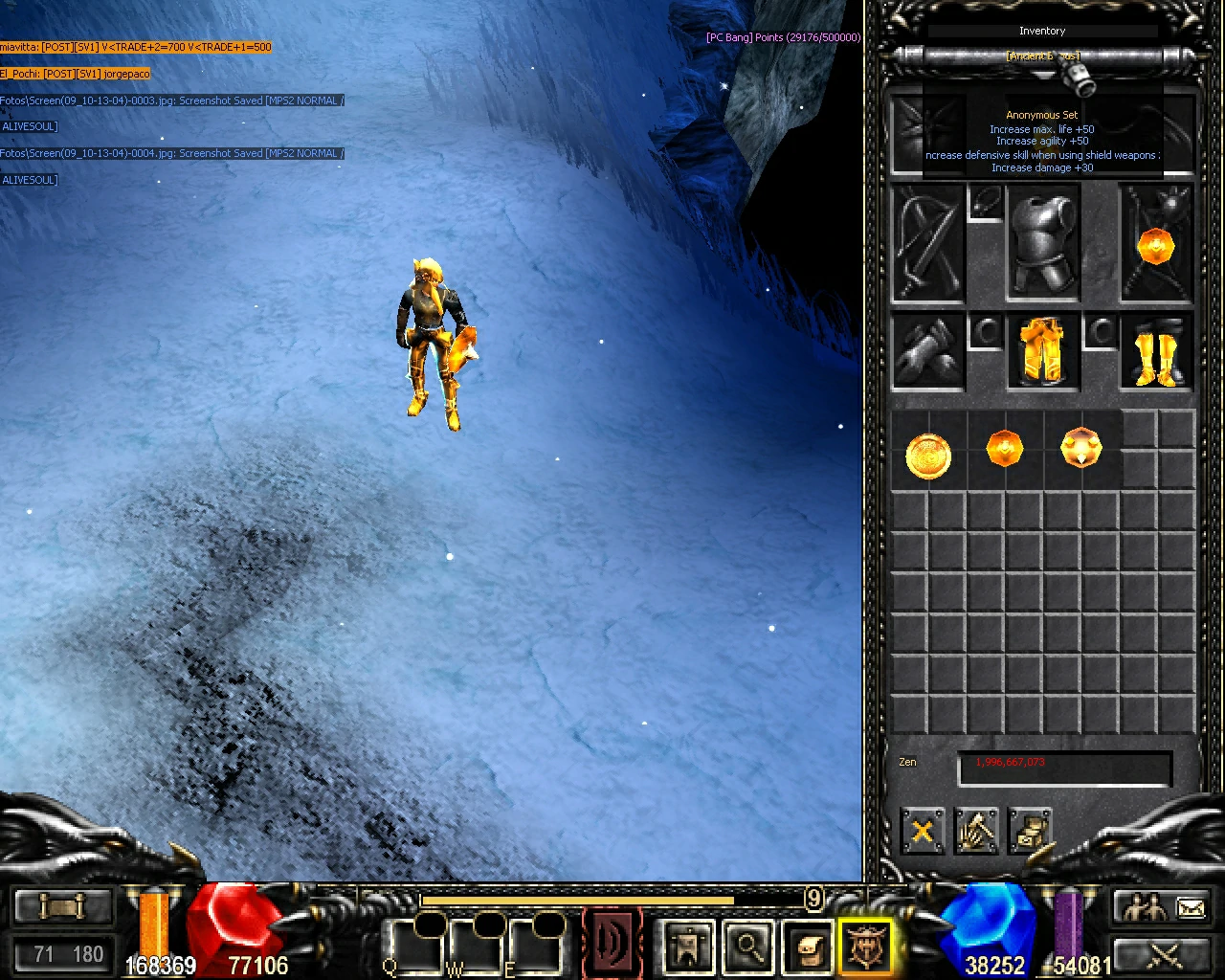Open the party banner icon
This screenshot has height=980, width=1225.
687,947
